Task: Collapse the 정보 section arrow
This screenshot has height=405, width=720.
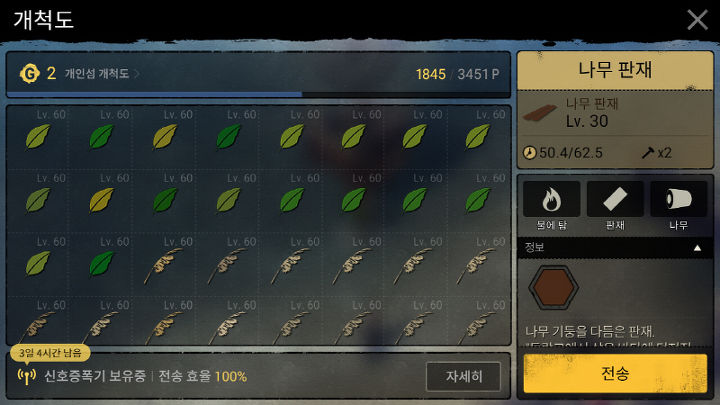Action: click(697, 246)
